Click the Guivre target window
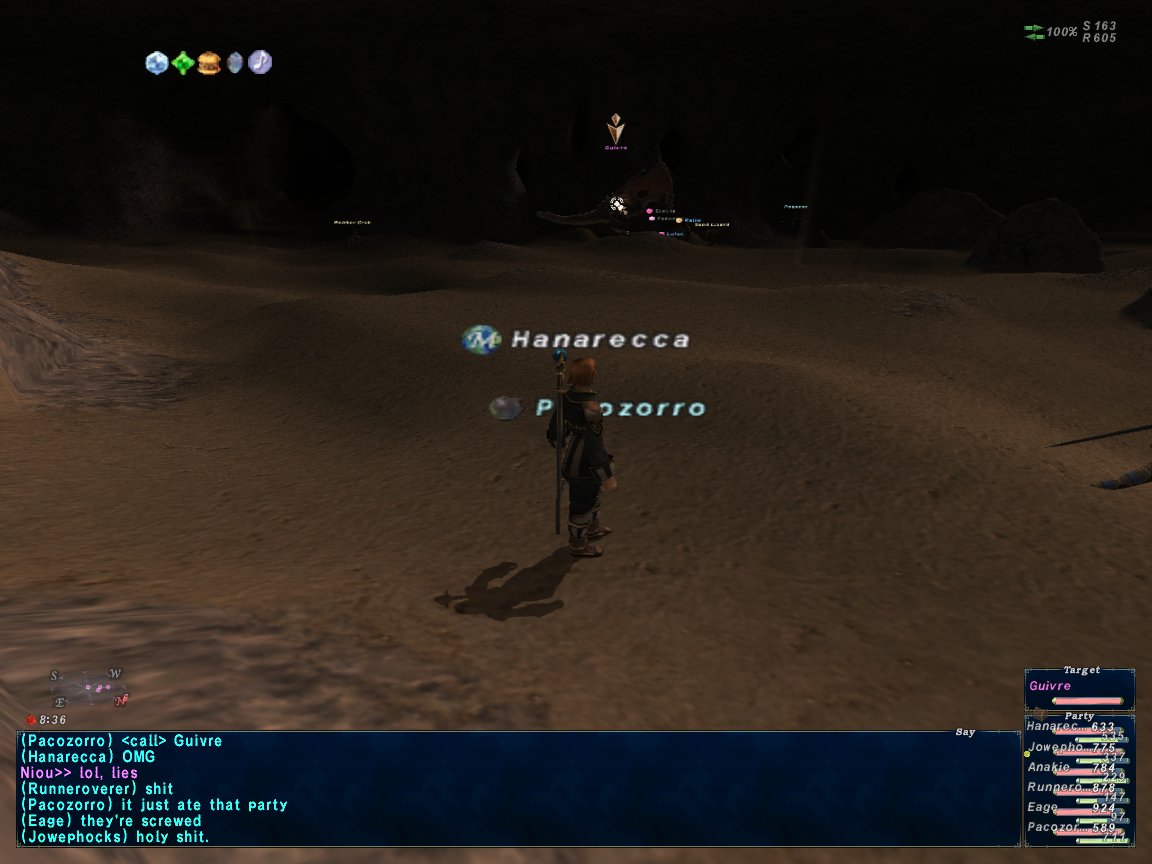The image size is (1152, 864). pyautogui.click(x=1079, y=690)
